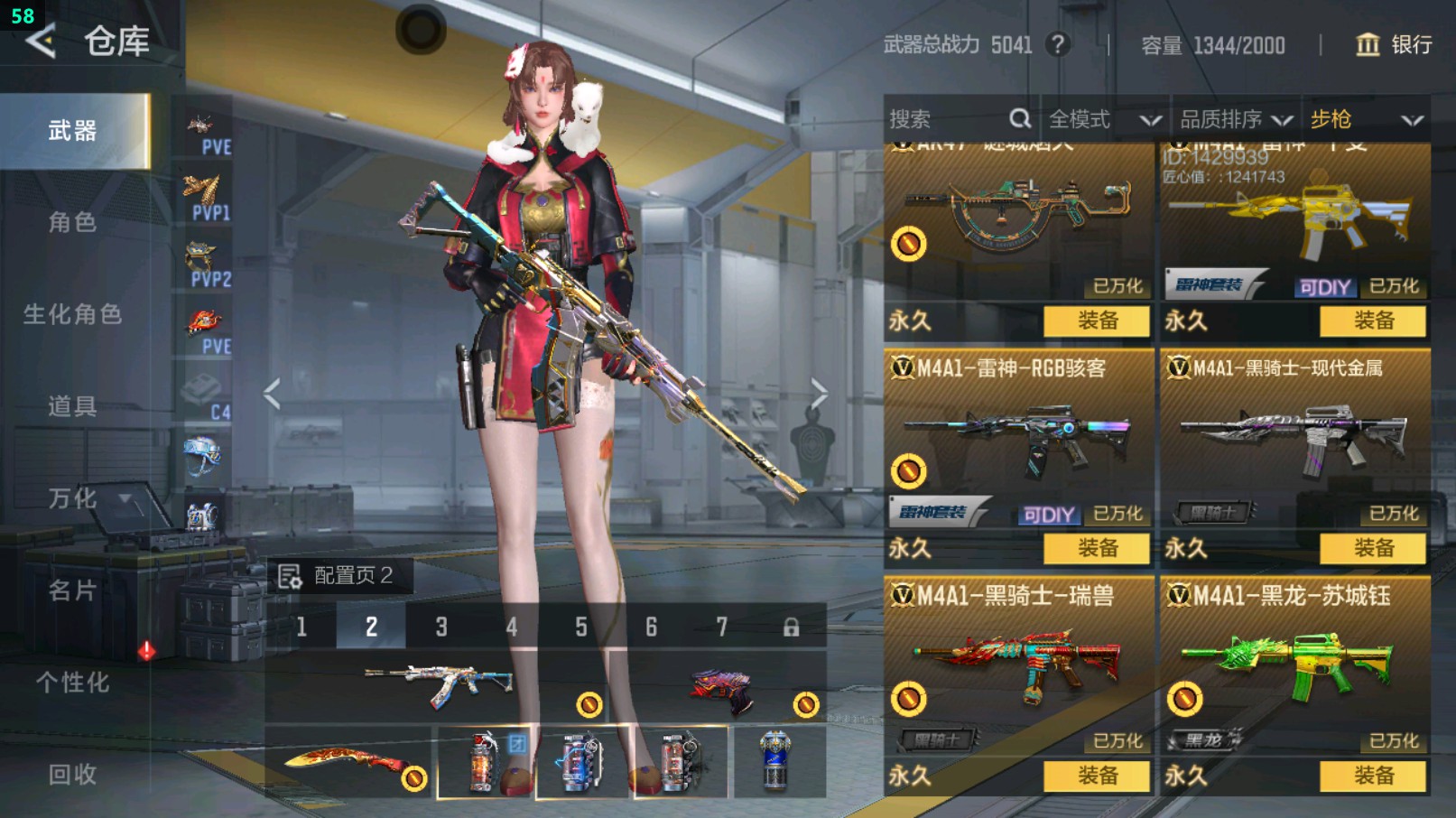1456x818 pixels.
Task: Show weapon power help question mark
Action: 1058,44
